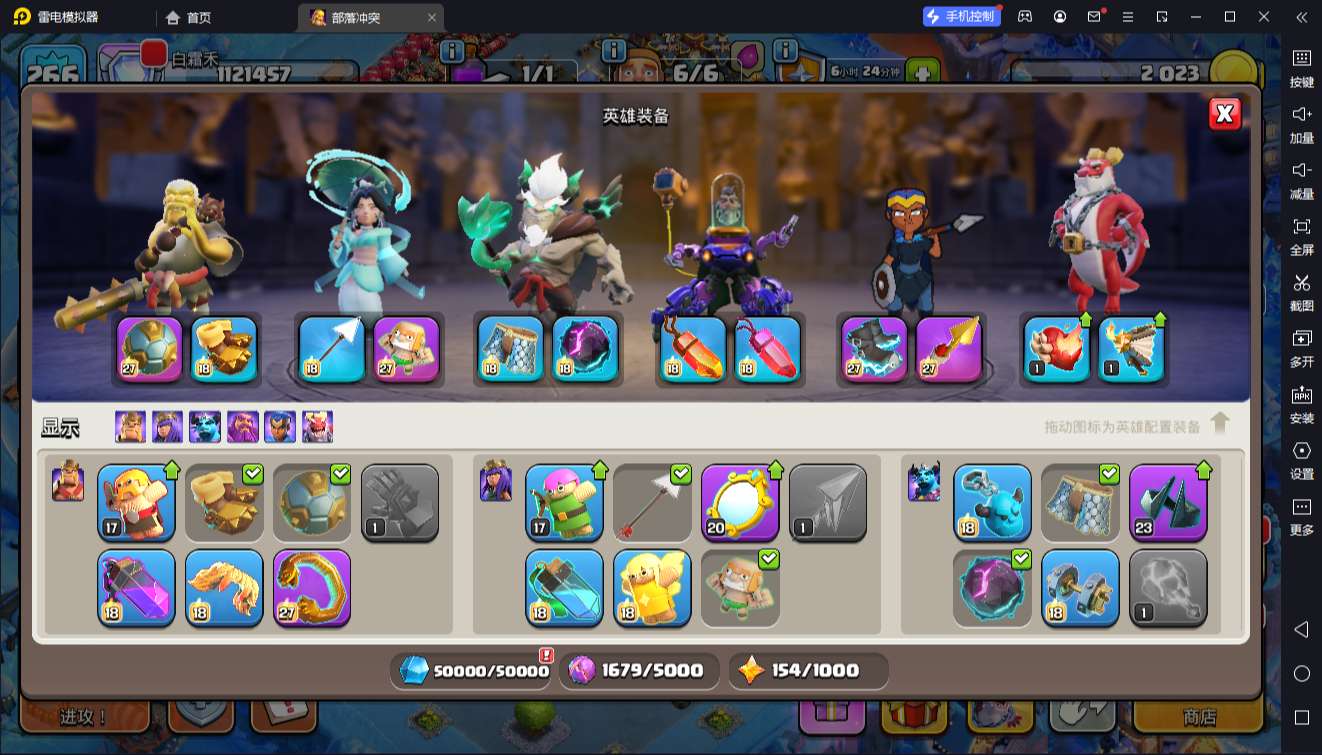Screen dimensions: 1322x755
Task: Select the golden Vampstache mustache equipment
Action: click(224, 587)
